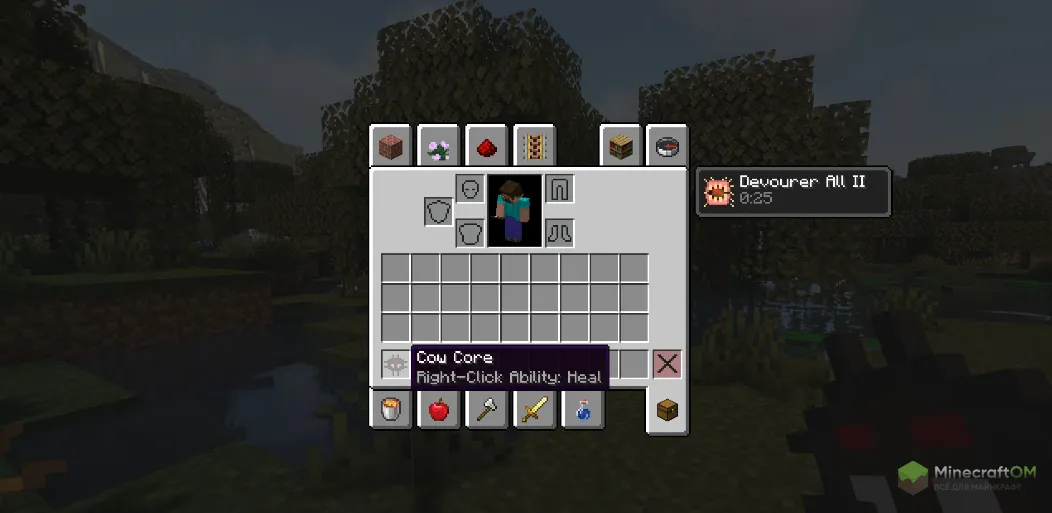
Task: Pick up the Cow Core item
Action: point(396,364)
